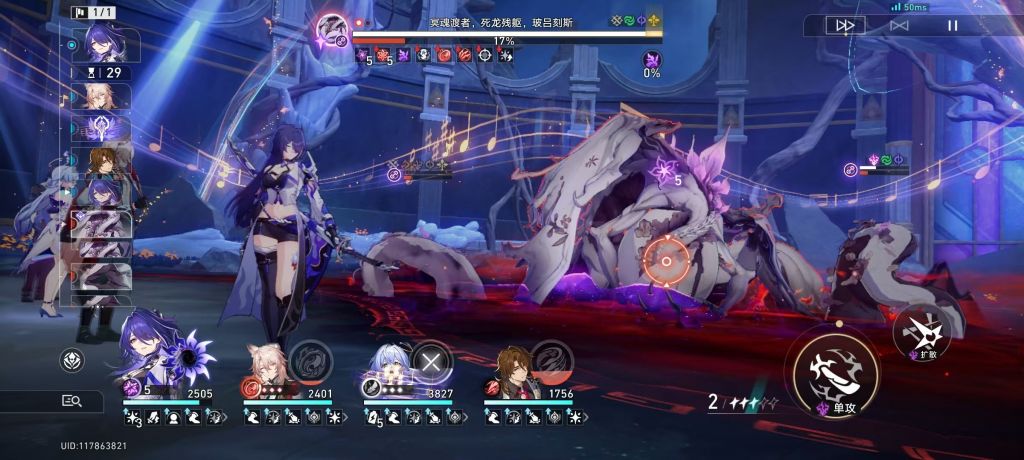Open the enemy details magnifier button
1024x460 pixels.
coord(70,401)
